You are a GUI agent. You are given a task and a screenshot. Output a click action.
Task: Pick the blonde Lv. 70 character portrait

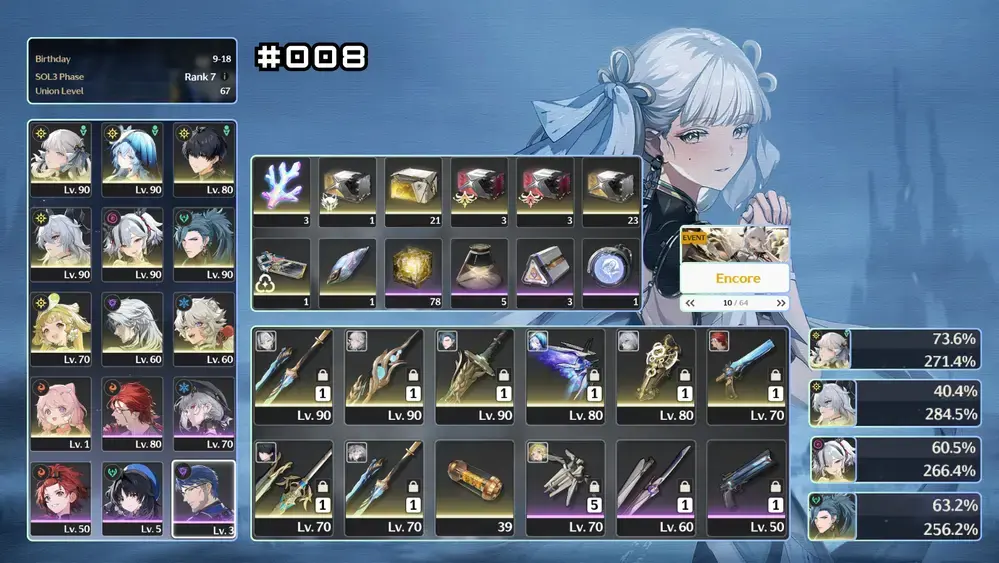pos(62,327)
